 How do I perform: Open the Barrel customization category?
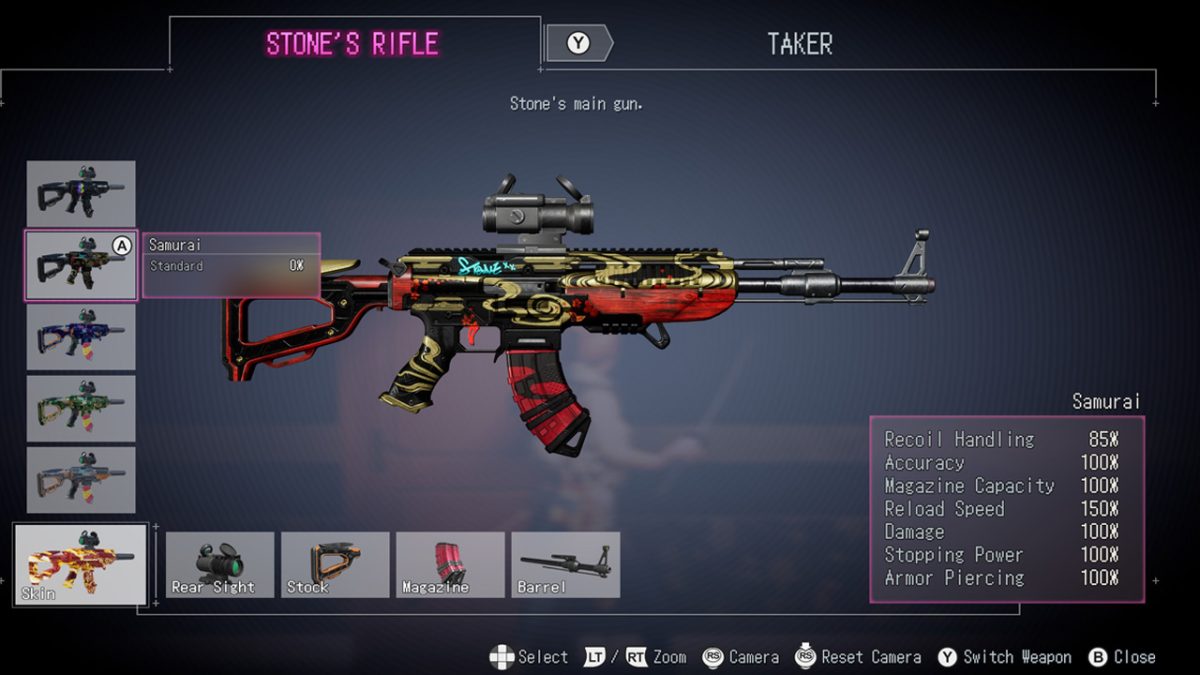click(566, 565)
